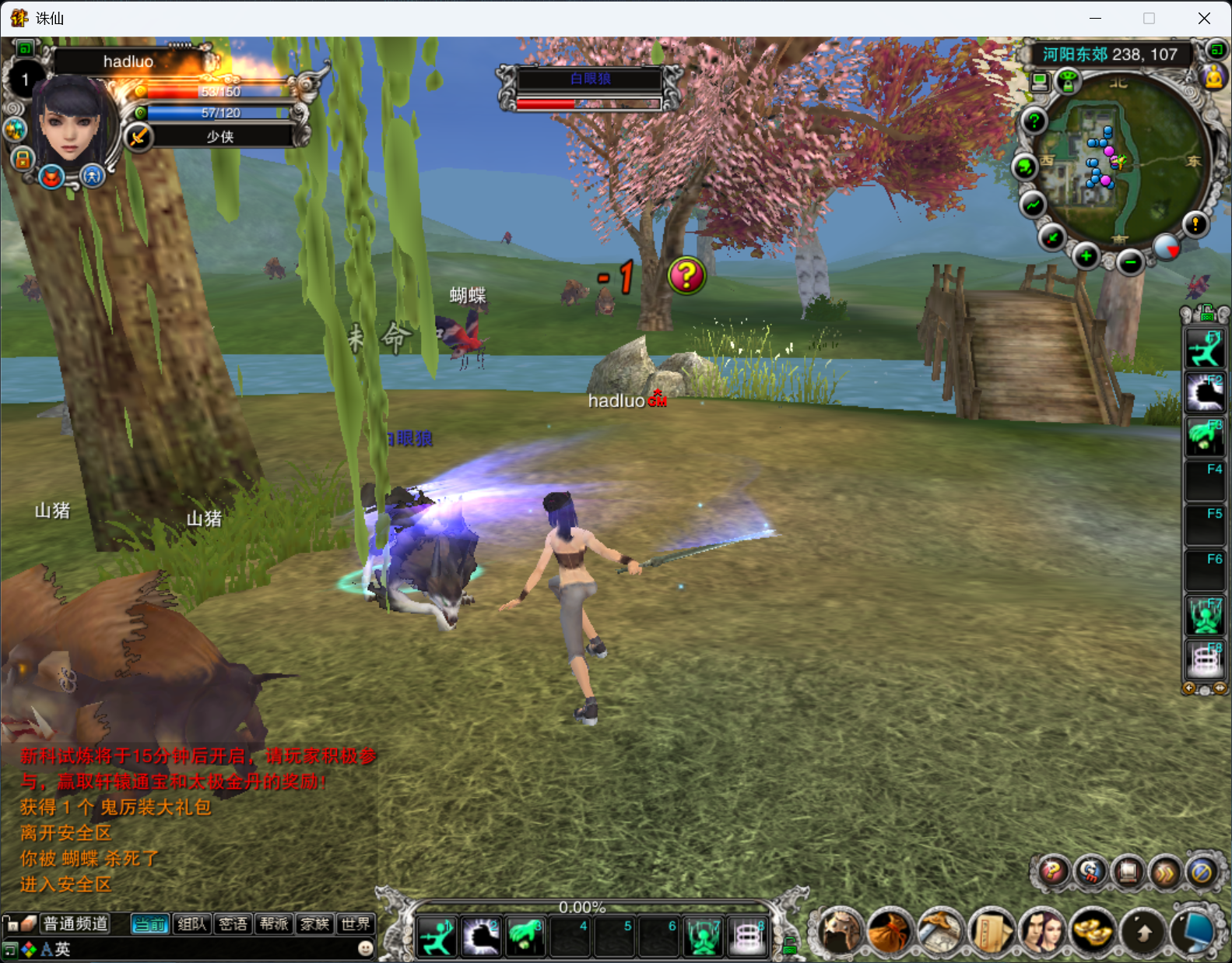Activate the meditation skill in hotbar slot 7
The width and height of the screenshot is (1232, 963).
(x=704, y=937)
